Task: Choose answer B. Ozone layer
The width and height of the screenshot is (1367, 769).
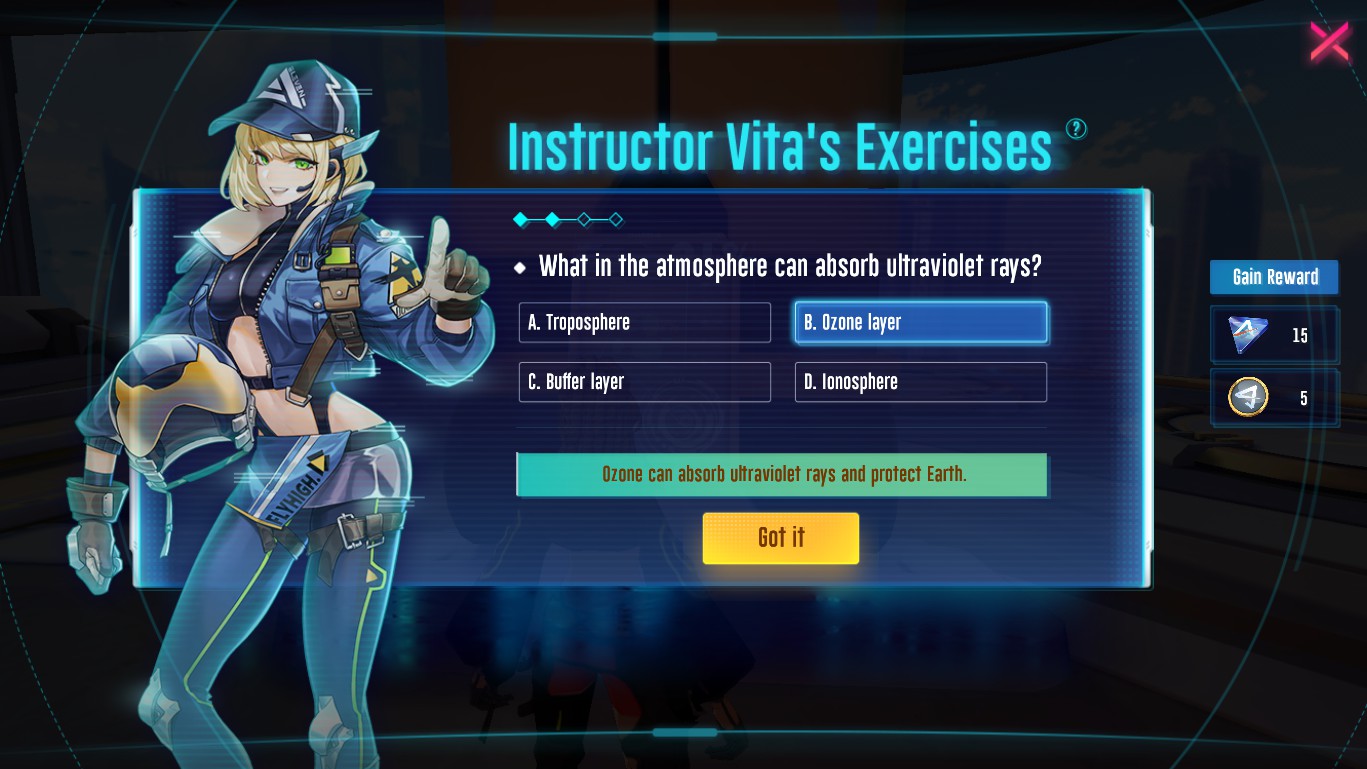Action: point(920,323)
